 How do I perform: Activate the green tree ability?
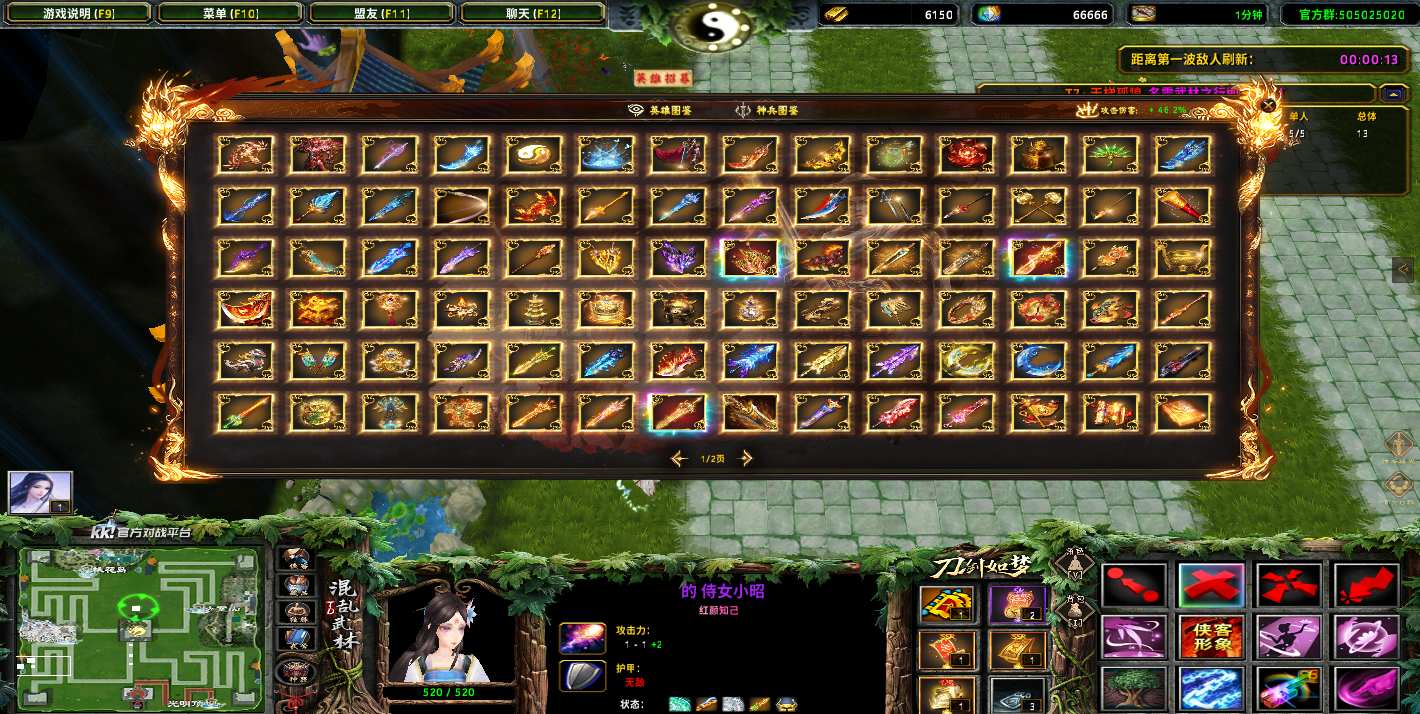[x=1134, y=688]
